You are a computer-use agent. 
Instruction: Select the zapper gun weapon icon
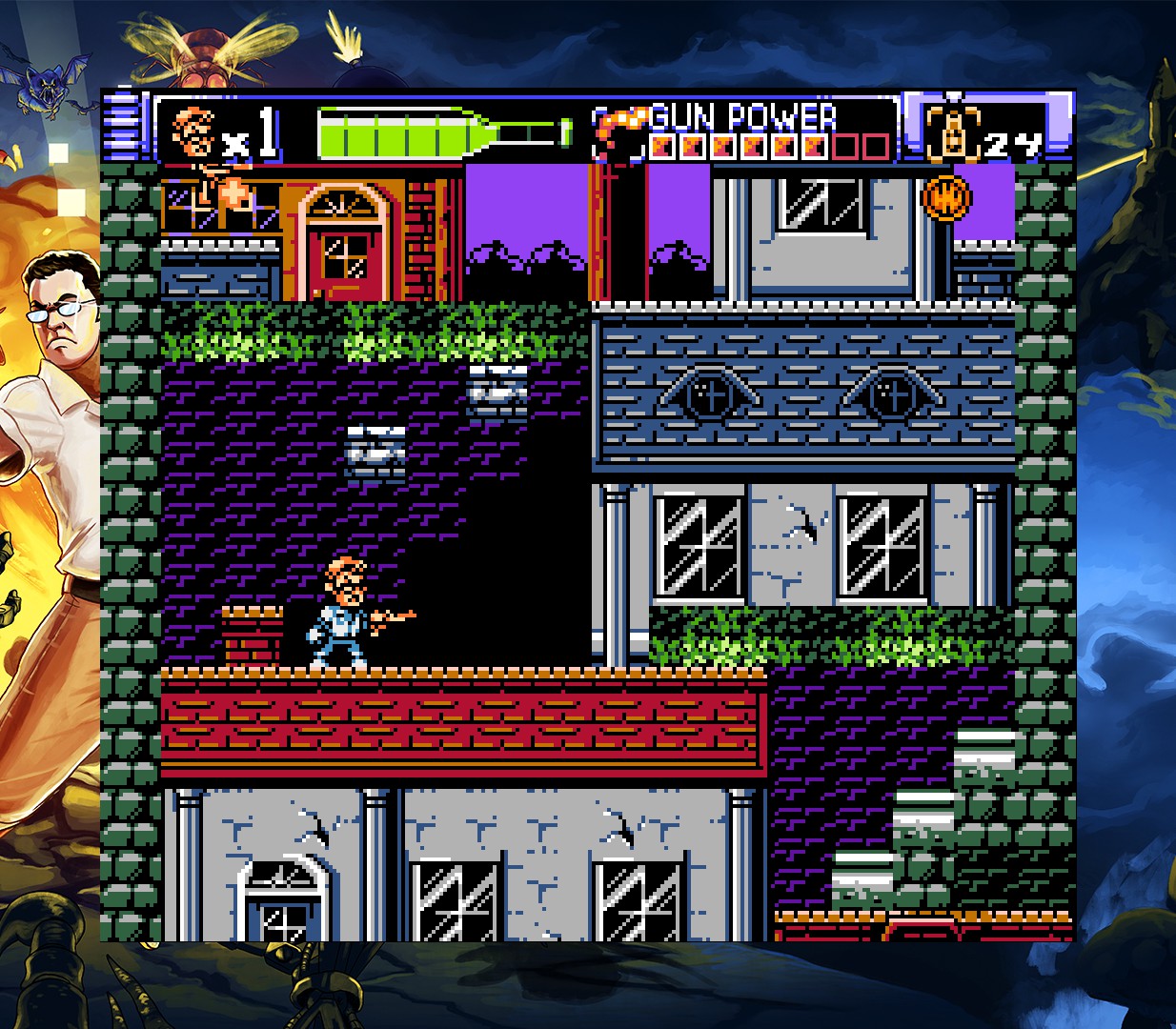(616, 132)
